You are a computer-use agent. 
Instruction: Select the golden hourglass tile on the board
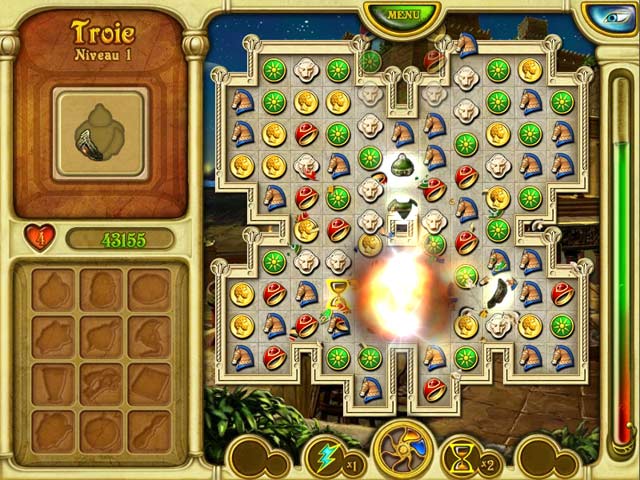click(338, 292)
